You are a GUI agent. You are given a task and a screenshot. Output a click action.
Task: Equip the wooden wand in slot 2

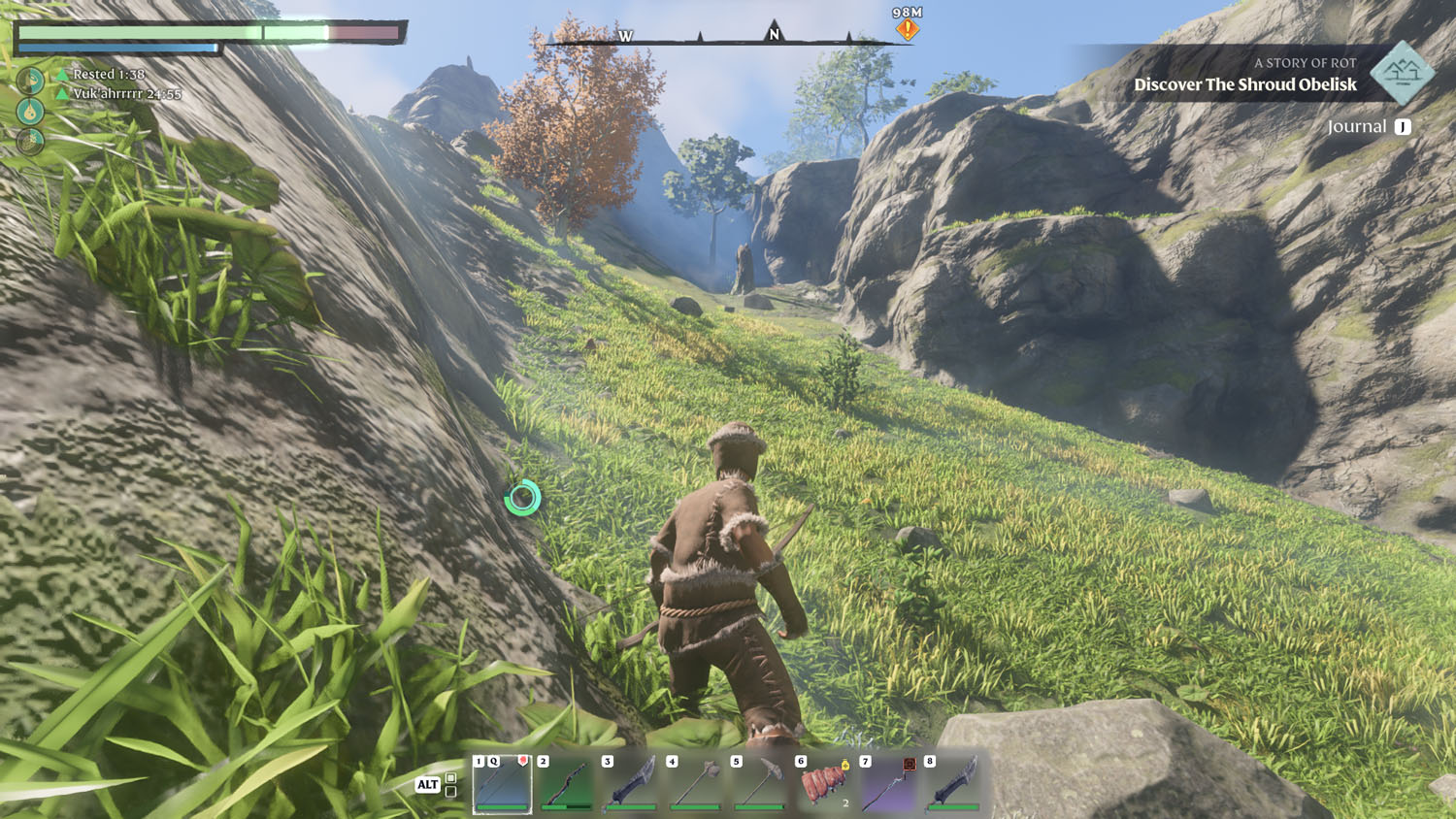(567, 784)
